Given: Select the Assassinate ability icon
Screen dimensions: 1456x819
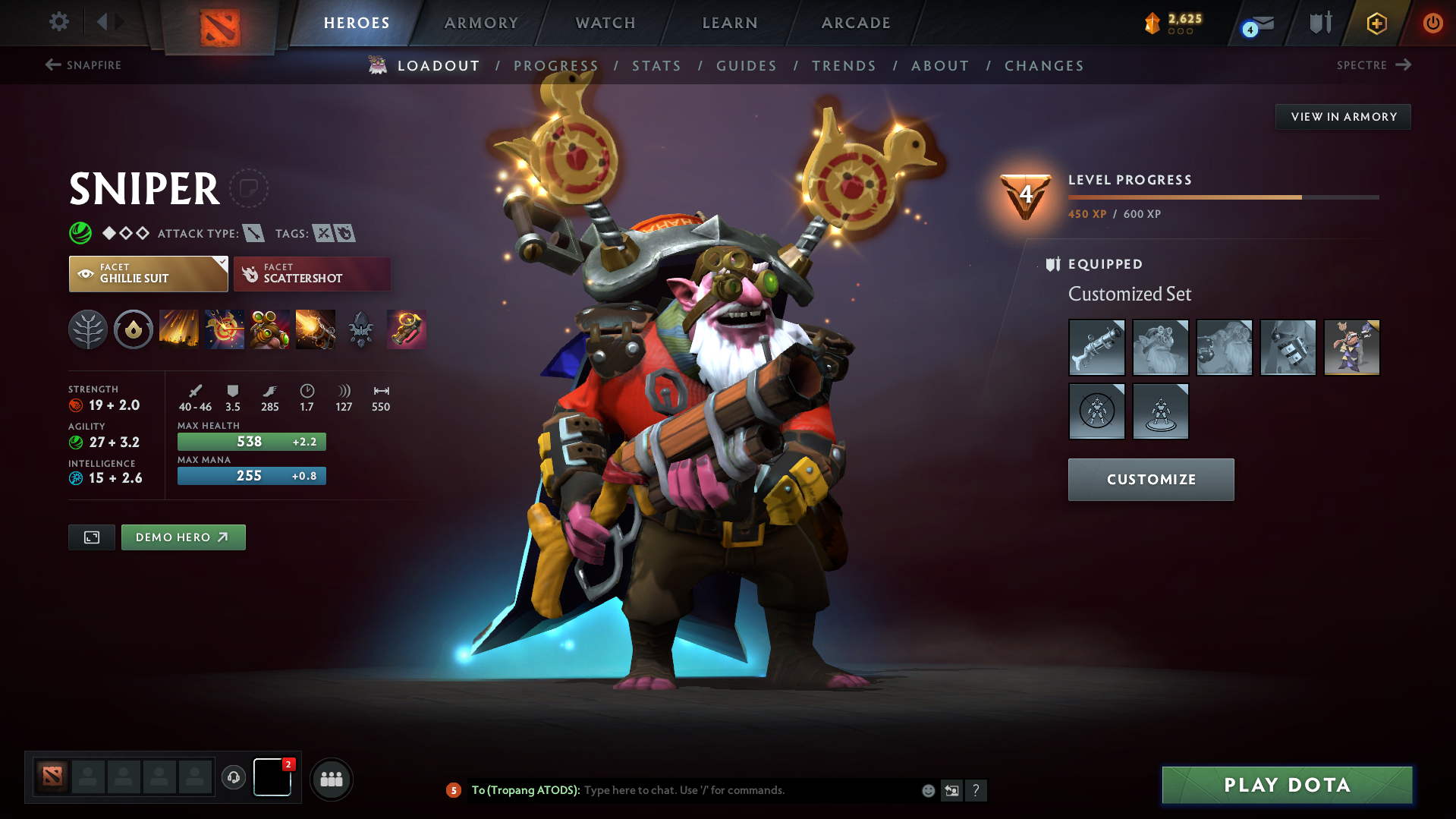Looking at the screenshot, I should (x=315, y=329).
